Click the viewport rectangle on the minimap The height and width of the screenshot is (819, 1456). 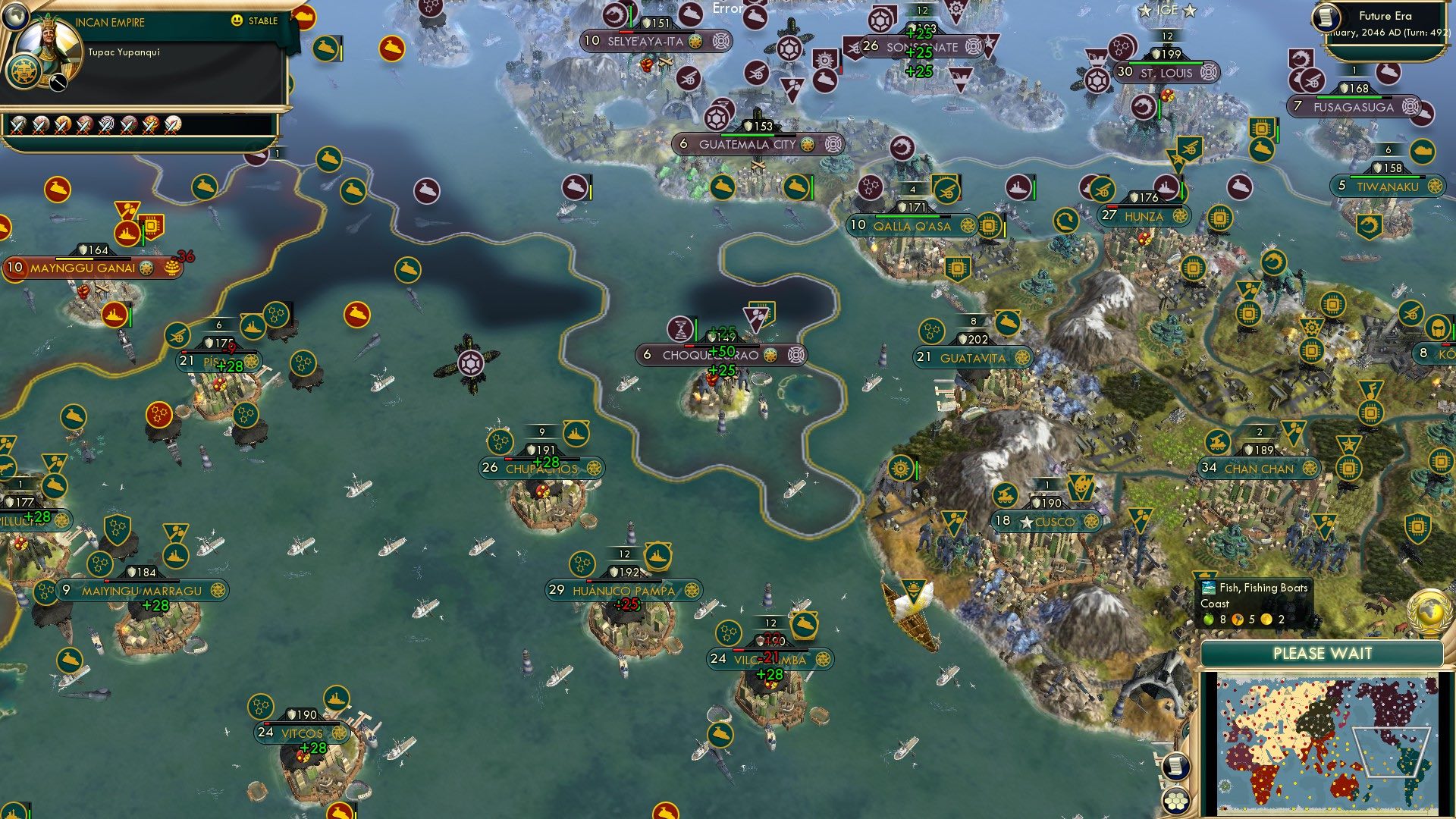pyautogui.click(x=1392, y=752)
